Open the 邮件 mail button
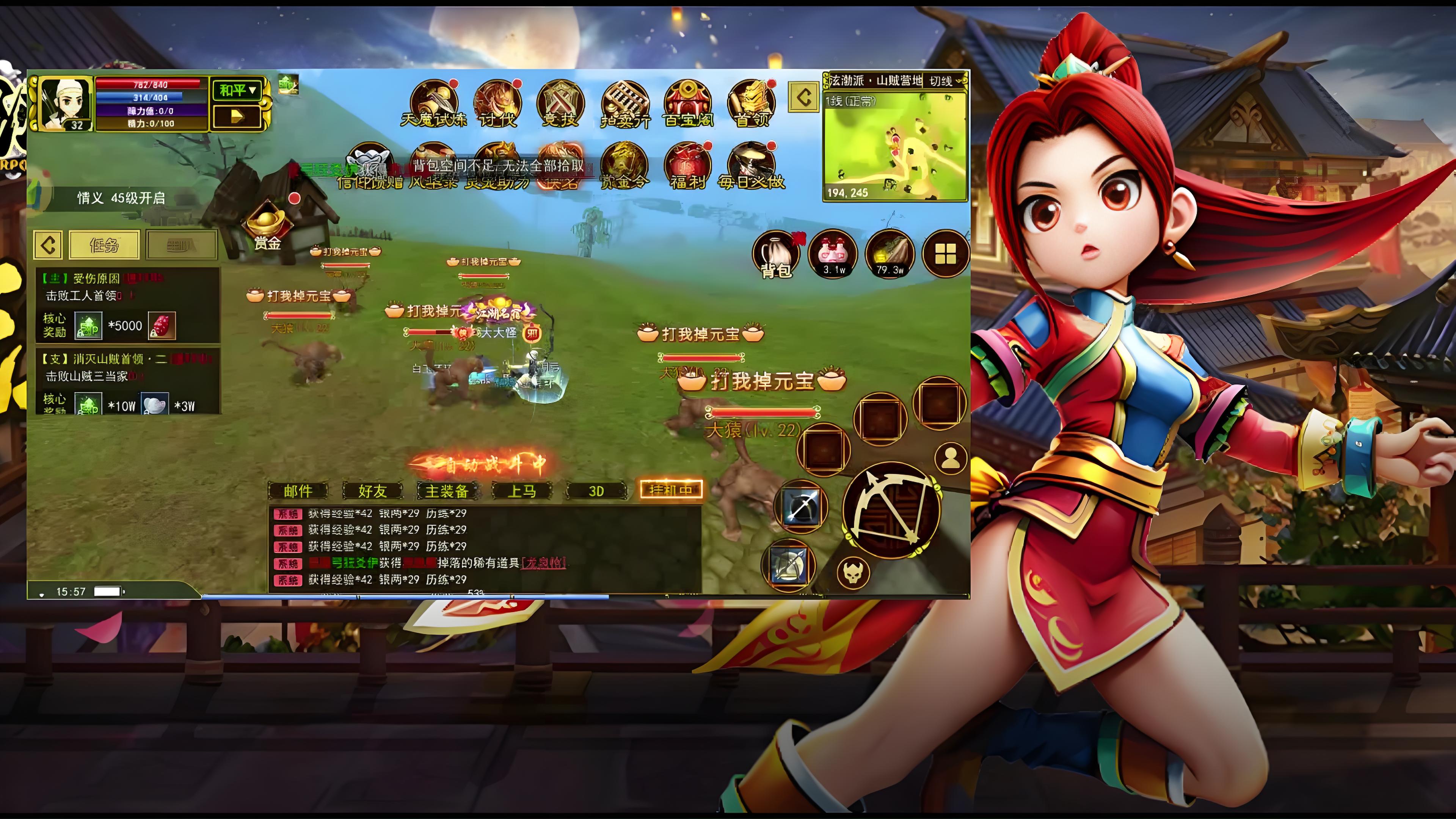1456x819 pixels. 298,491
